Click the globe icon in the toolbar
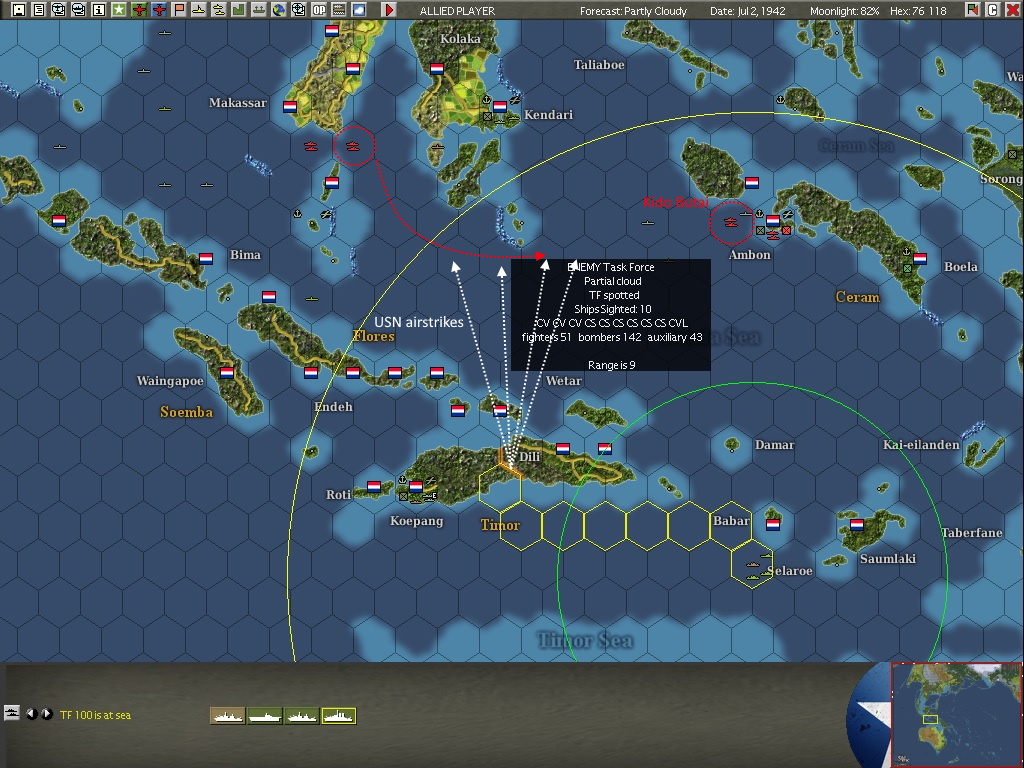The image size is (1024, 768). [279, 10]
